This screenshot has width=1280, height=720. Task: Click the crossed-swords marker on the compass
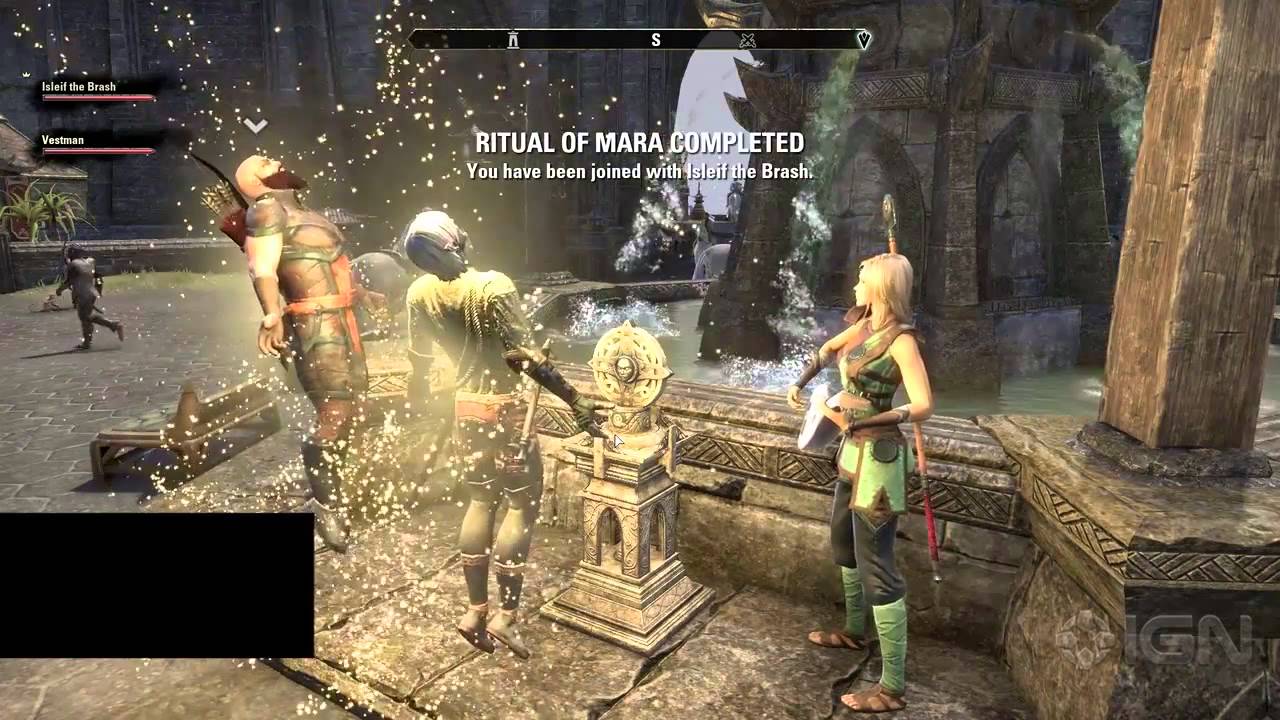747,42
